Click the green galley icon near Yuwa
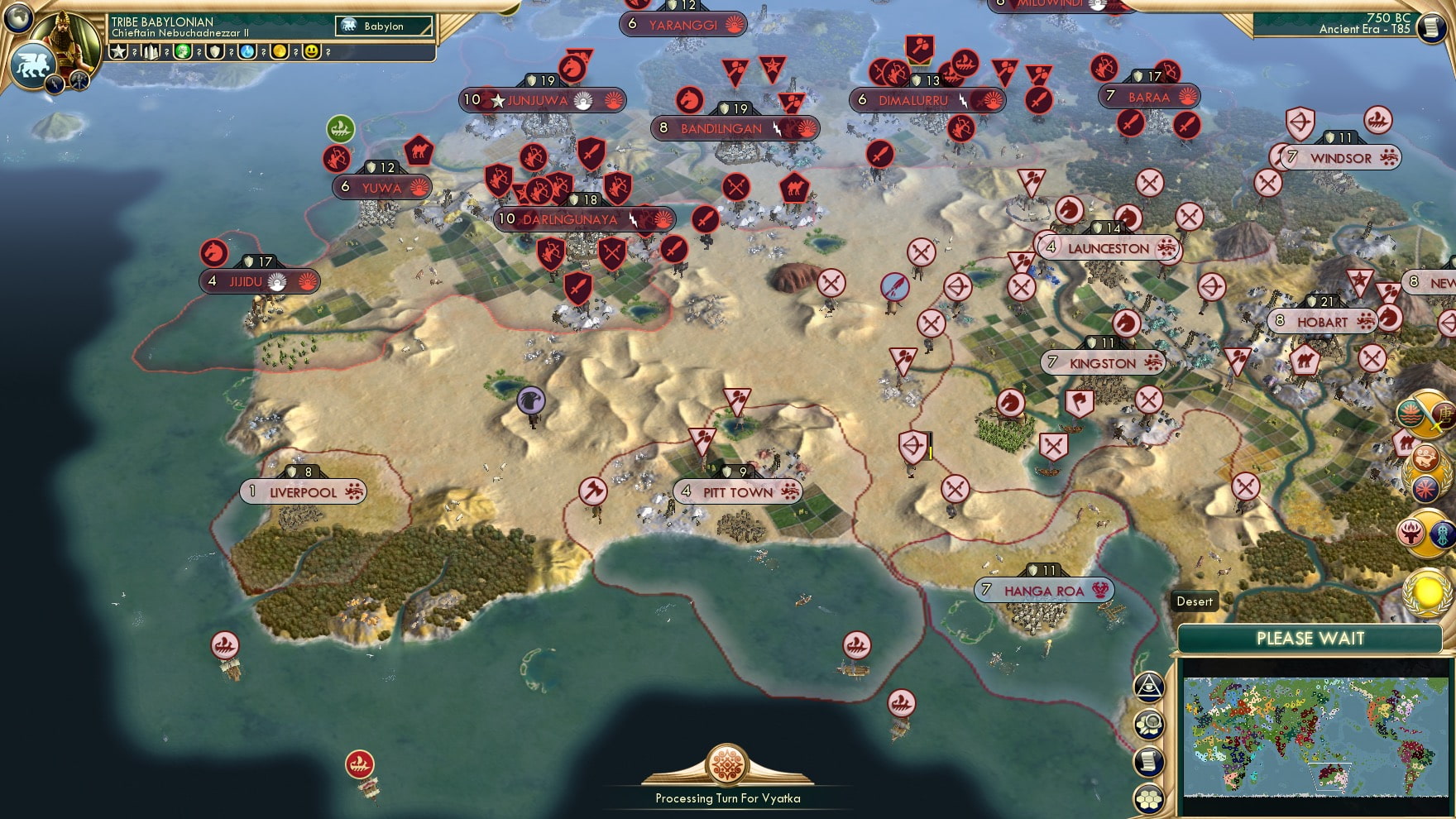This screenshot has height=819, width=1456. (340, 130)
